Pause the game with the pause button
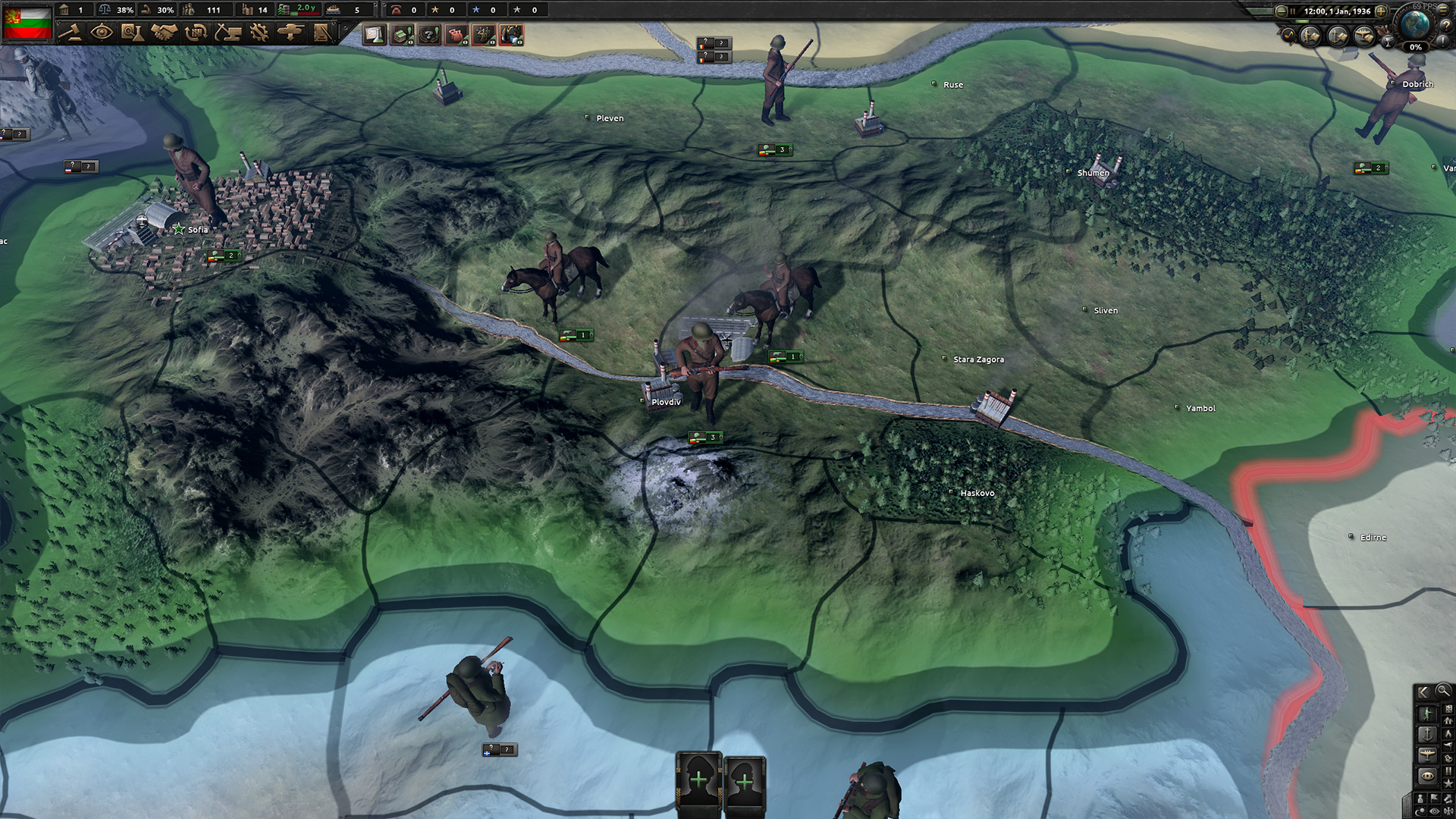This screenshot has width=1456, height=819. 1293,11
